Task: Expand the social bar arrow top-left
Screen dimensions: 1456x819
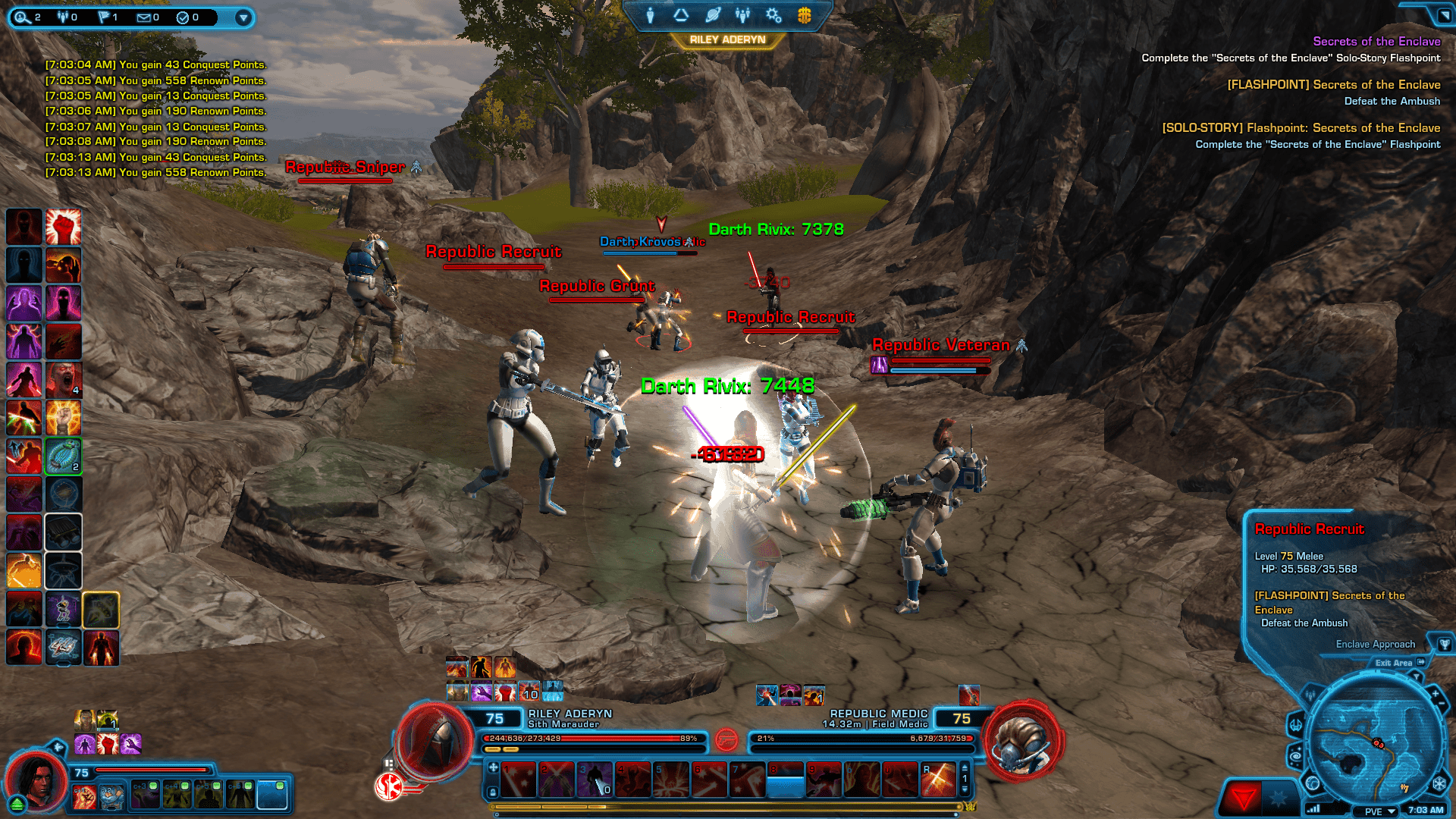Action: pos(243,17)
